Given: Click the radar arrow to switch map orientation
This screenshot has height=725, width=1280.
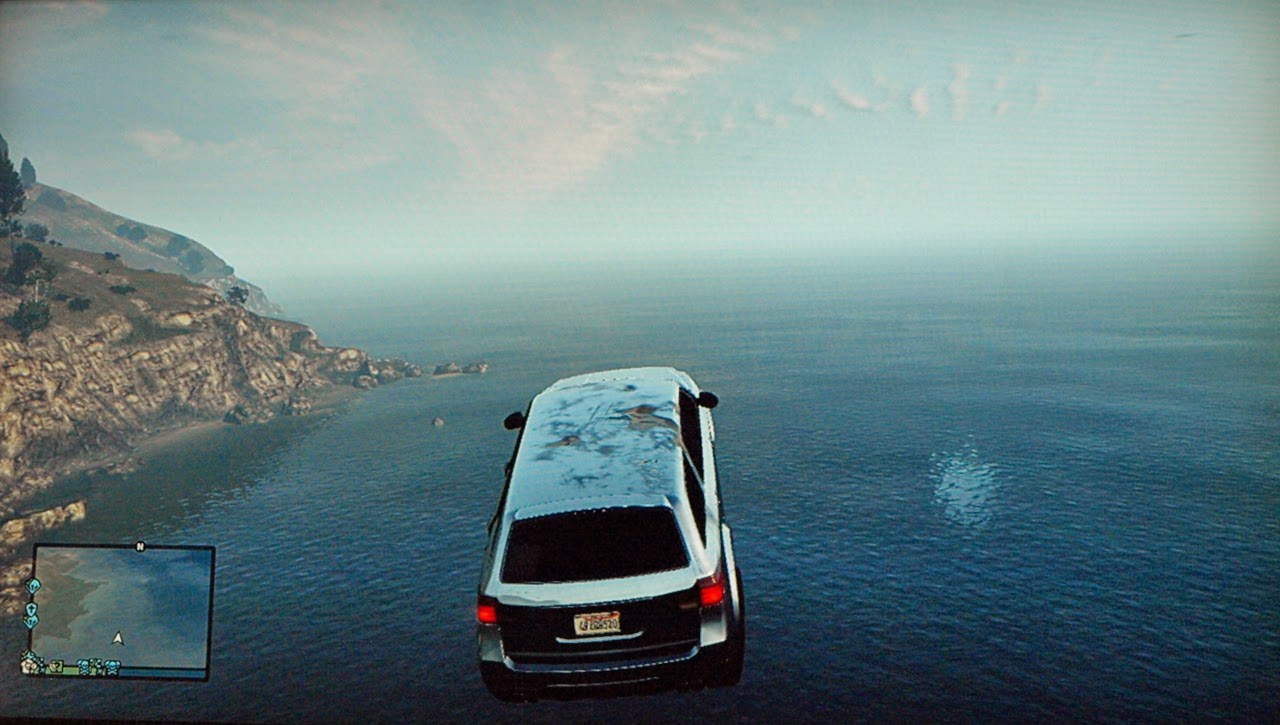Looking at the screenshot, I should tap(118, 638).
